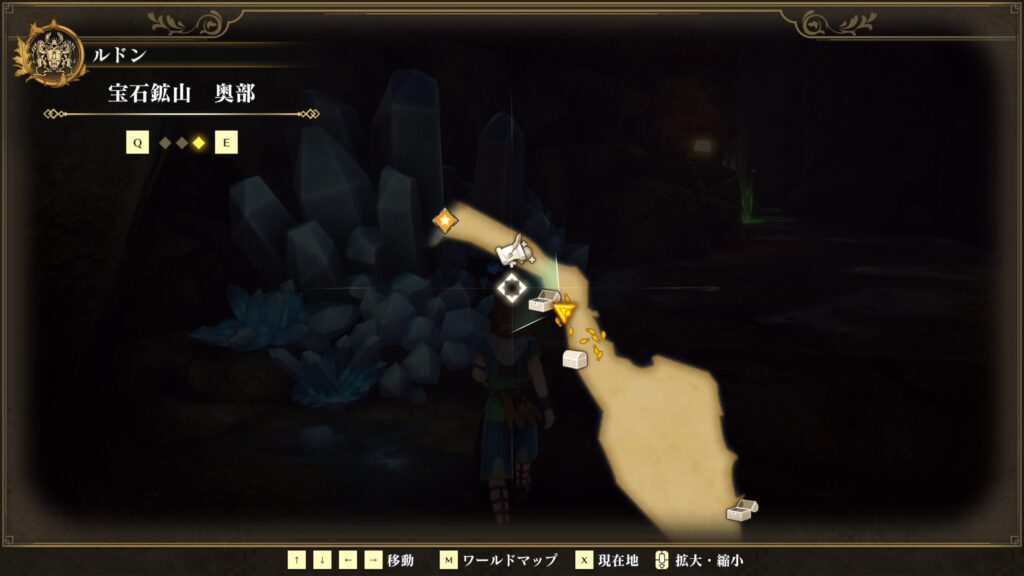Select the opened chest farthest from the player

pos(741,510)
